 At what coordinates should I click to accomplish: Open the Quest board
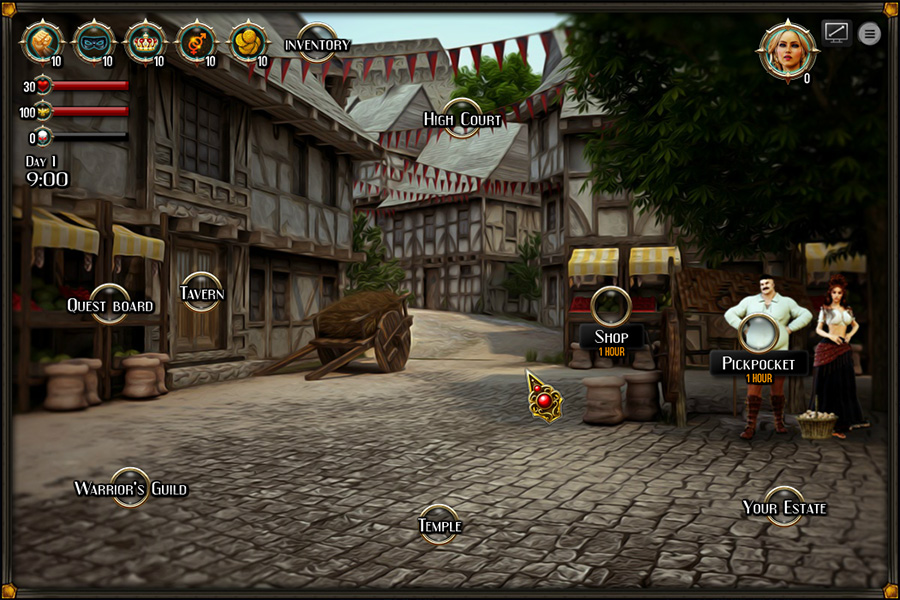pos(110,304)
